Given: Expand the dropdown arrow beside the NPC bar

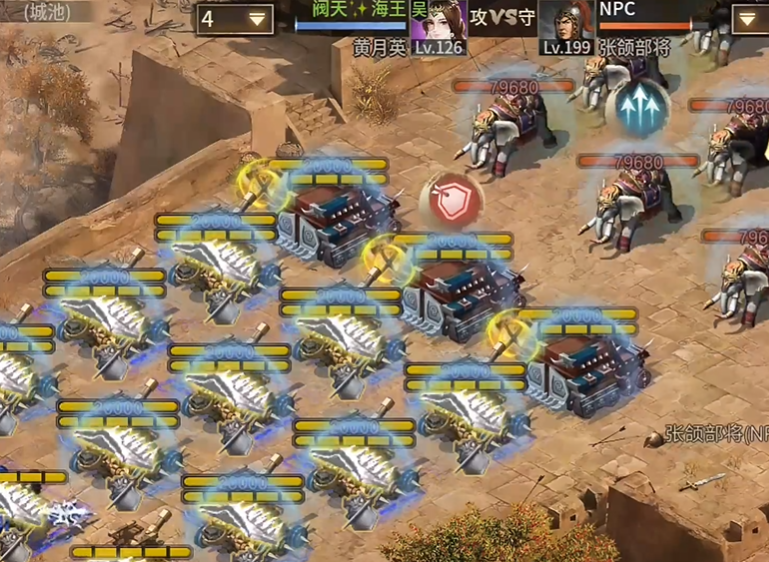Looking at the screenshot, I should pos(749,19).
